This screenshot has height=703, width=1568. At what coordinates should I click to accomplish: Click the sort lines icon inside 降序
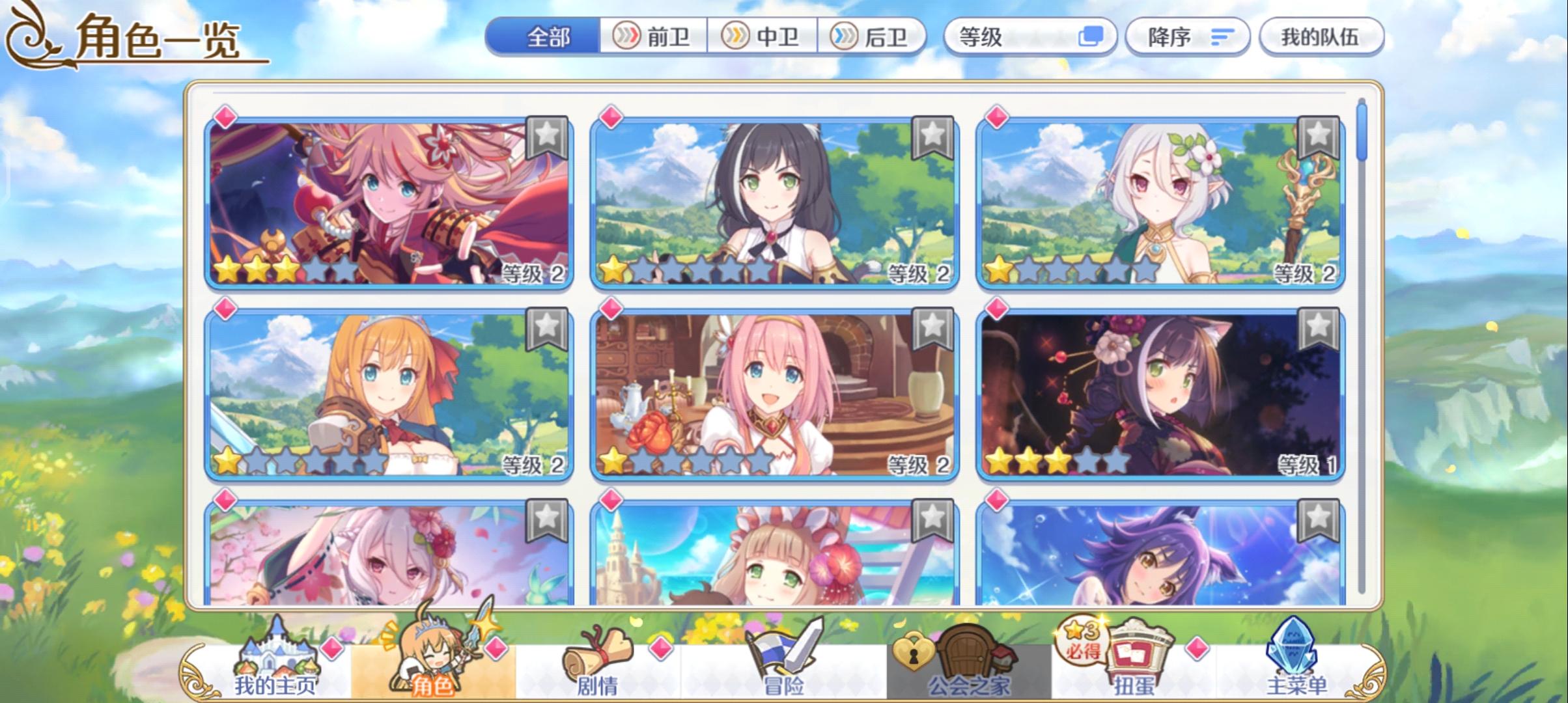(x=1223, y=37)
